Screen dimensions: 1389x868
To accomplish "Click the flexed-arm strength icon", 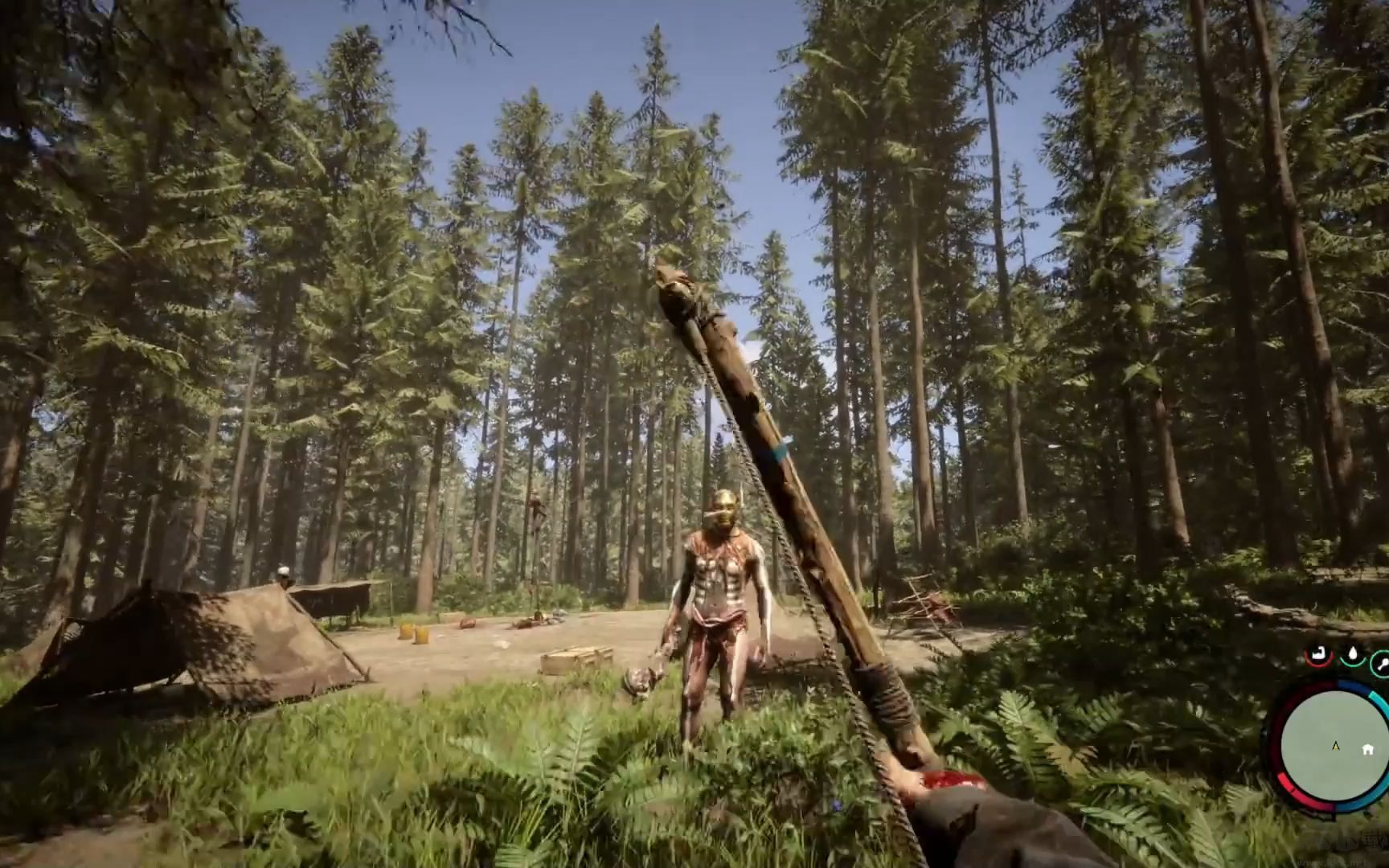I will pyautogui.click(x=1317, y=655).
